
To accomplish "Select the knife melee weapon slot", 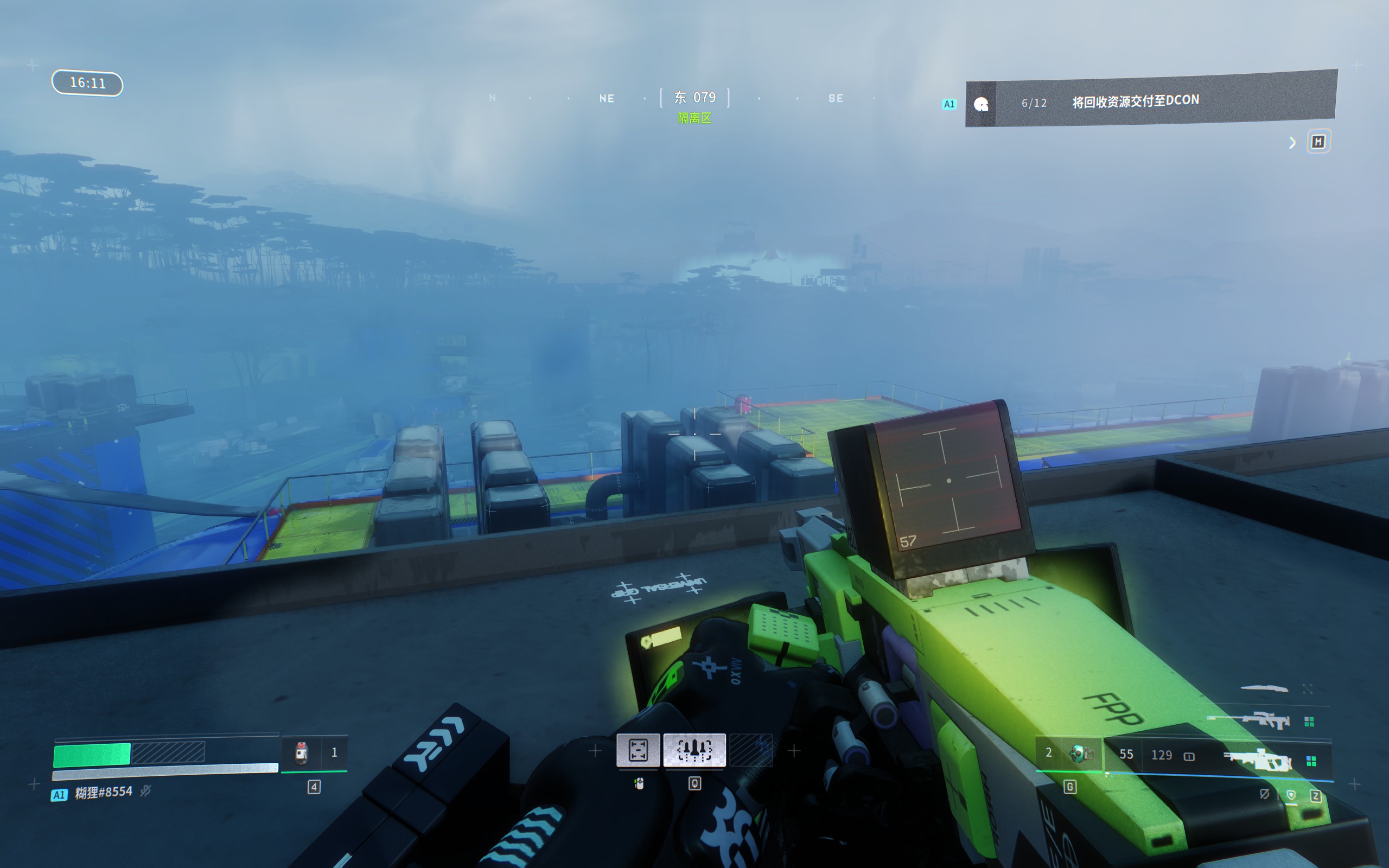I will (1264, 688).
